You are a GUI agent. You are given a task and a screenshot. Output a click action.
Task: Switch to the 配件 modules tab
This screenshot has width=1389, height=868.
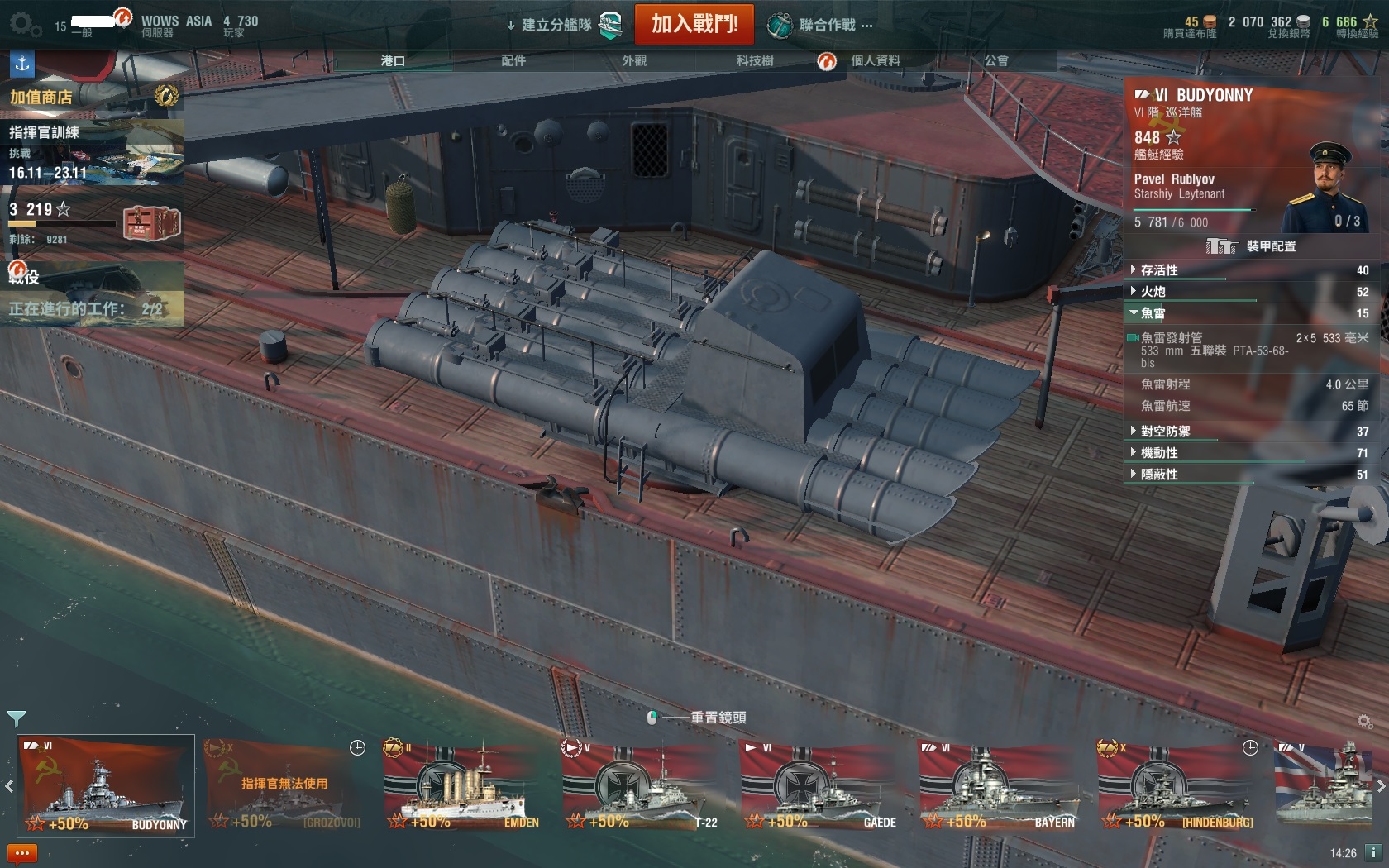(513, 60)
